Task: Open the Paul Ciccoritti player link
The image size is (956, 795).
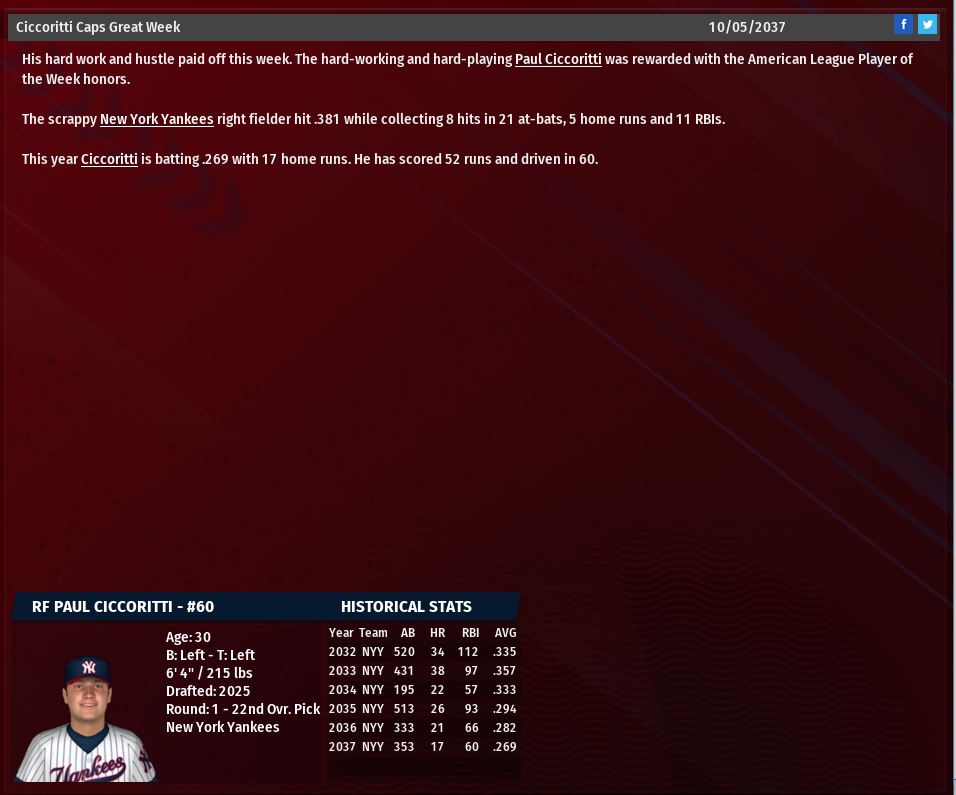Action: coord(558,60)
